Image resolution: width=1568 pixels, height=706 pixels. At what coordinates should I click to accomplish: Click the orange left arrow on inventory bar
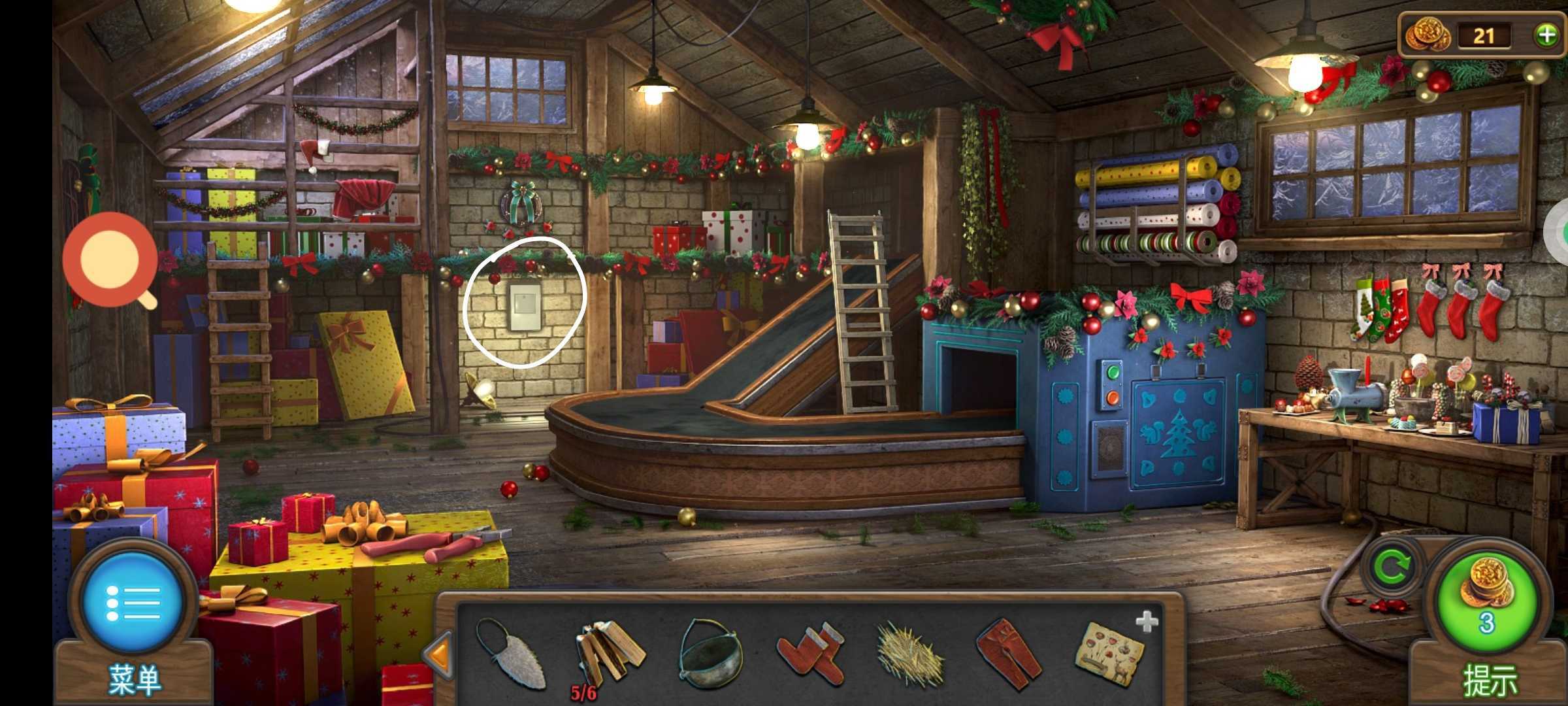point(437,654)
